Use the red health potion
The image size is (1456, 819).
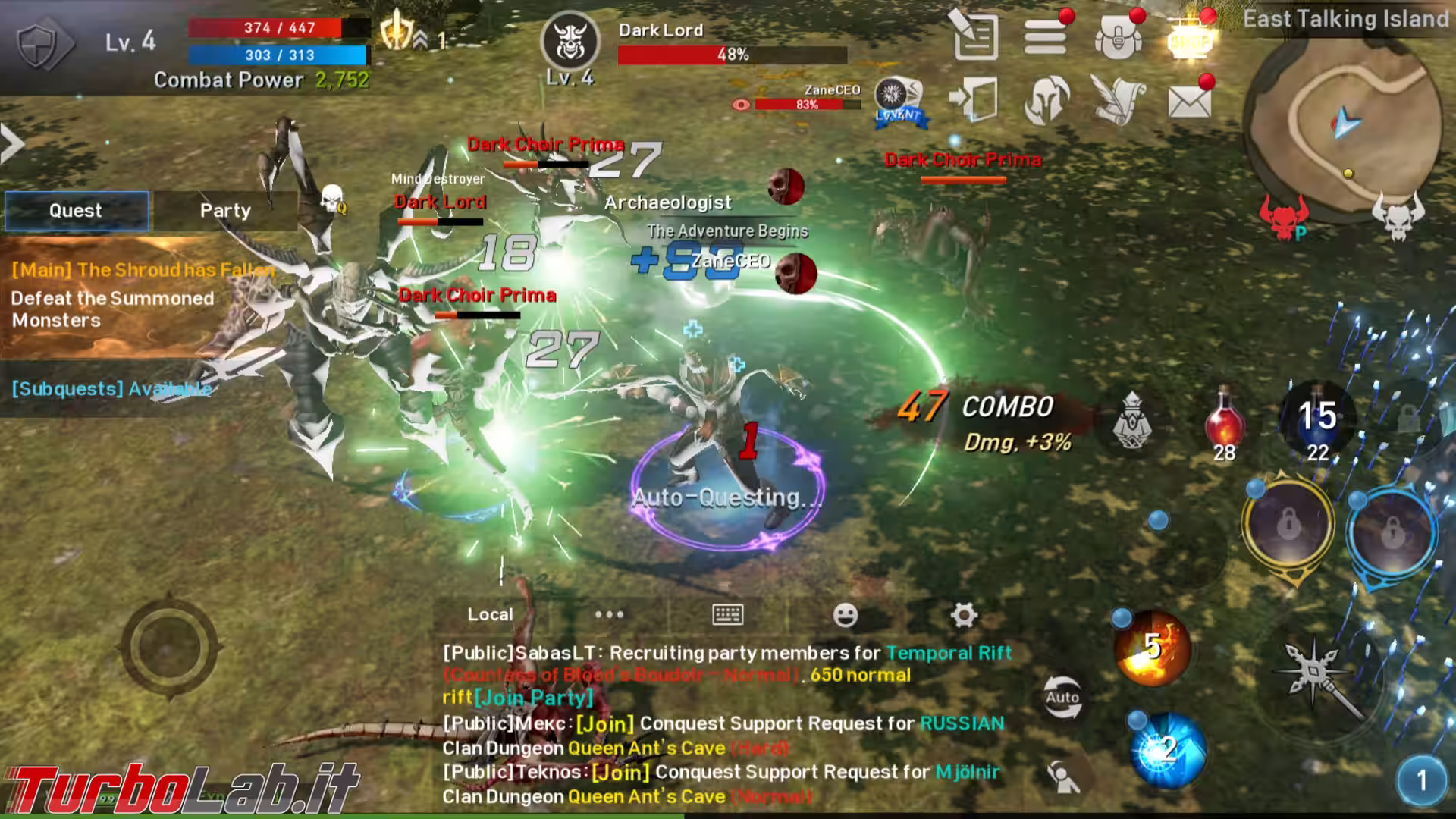[x=1224, y=421]
